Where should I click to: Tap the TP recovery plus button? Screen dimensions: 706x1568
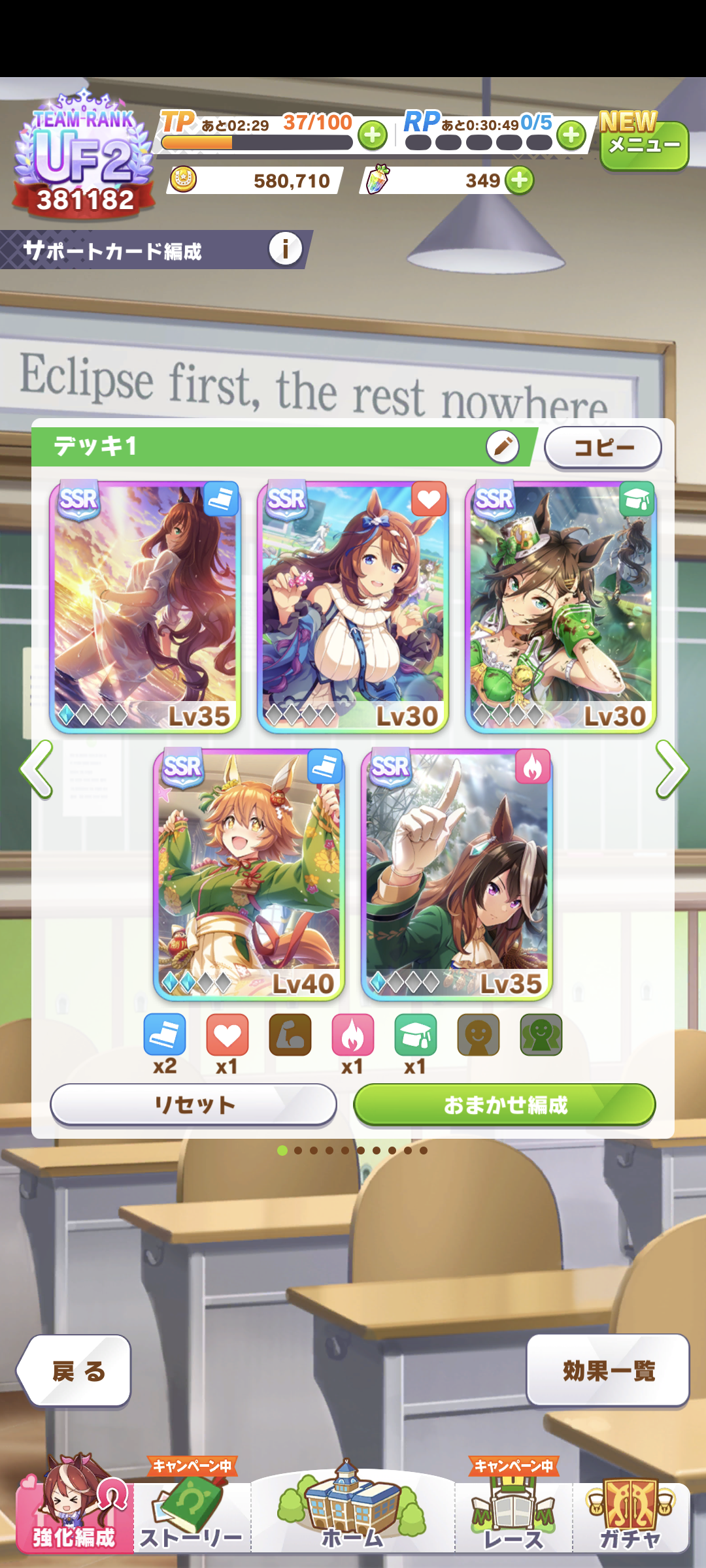pos(373,136)
